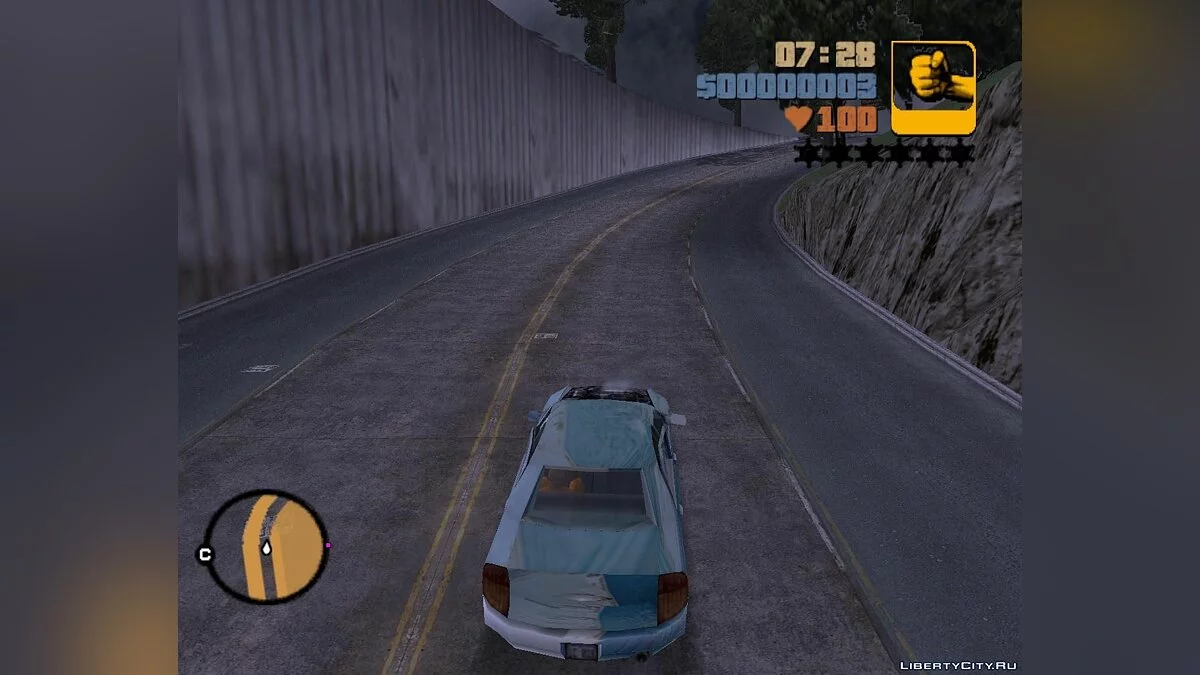The height and width of the screenshot is (675, 1200).
Task: Select the fist weapon icon
Action: pyautogui.click(x=933, y=87)
